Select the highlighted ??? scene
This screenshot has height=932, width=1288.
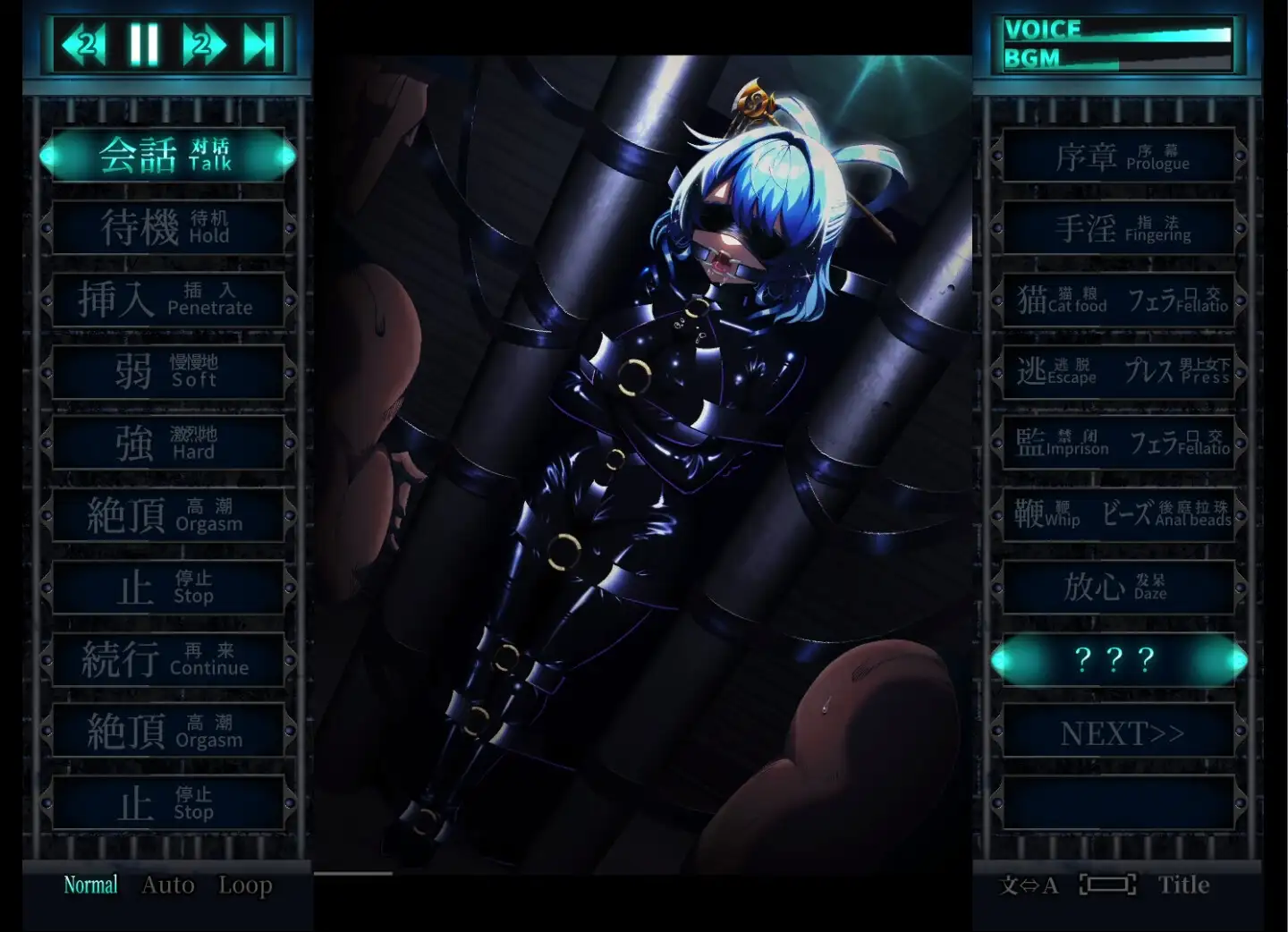coord(1119,659)
